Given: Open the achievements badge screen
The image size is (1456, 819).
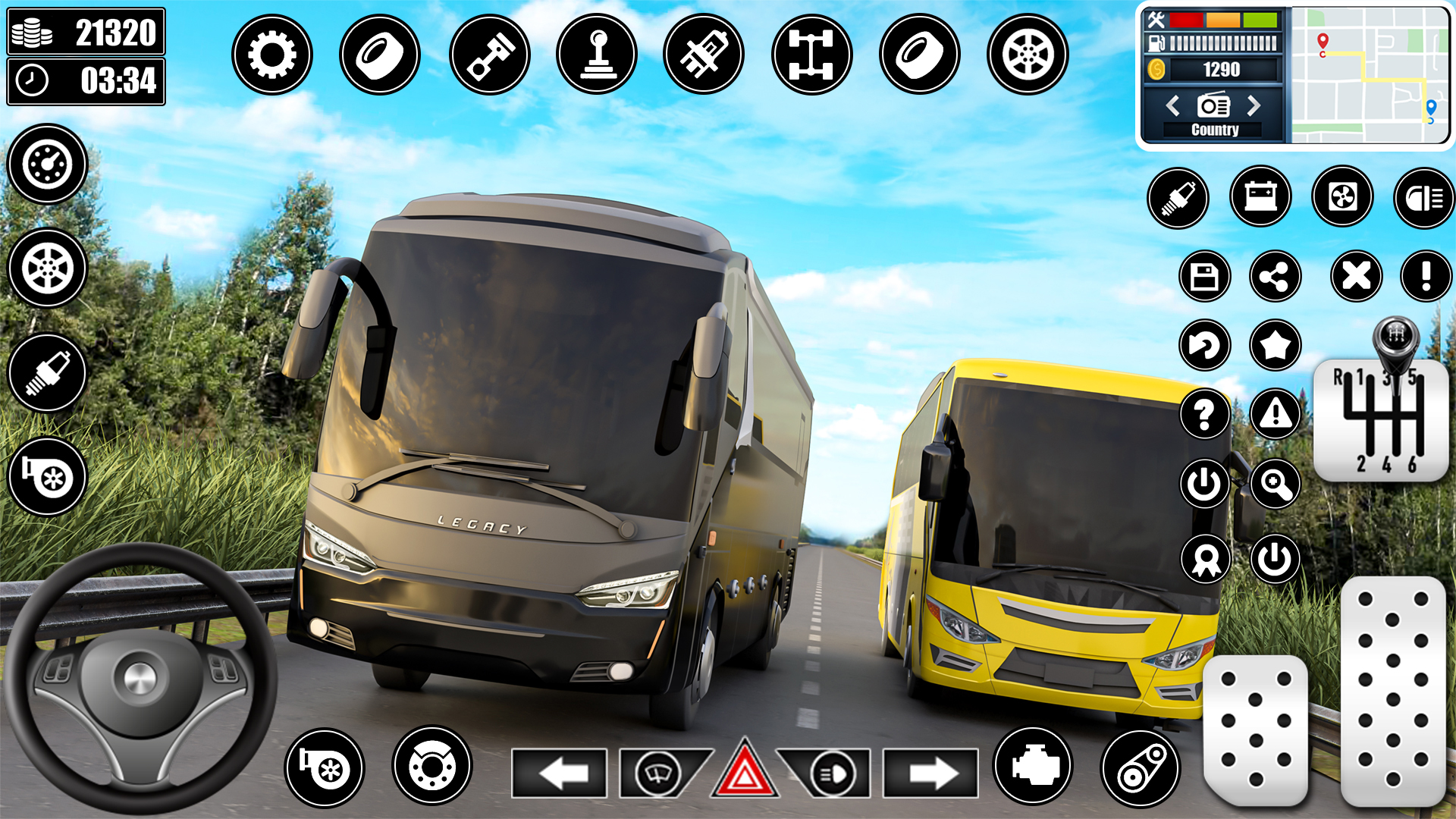Looking at the screenshot, I should [1204, 559].
